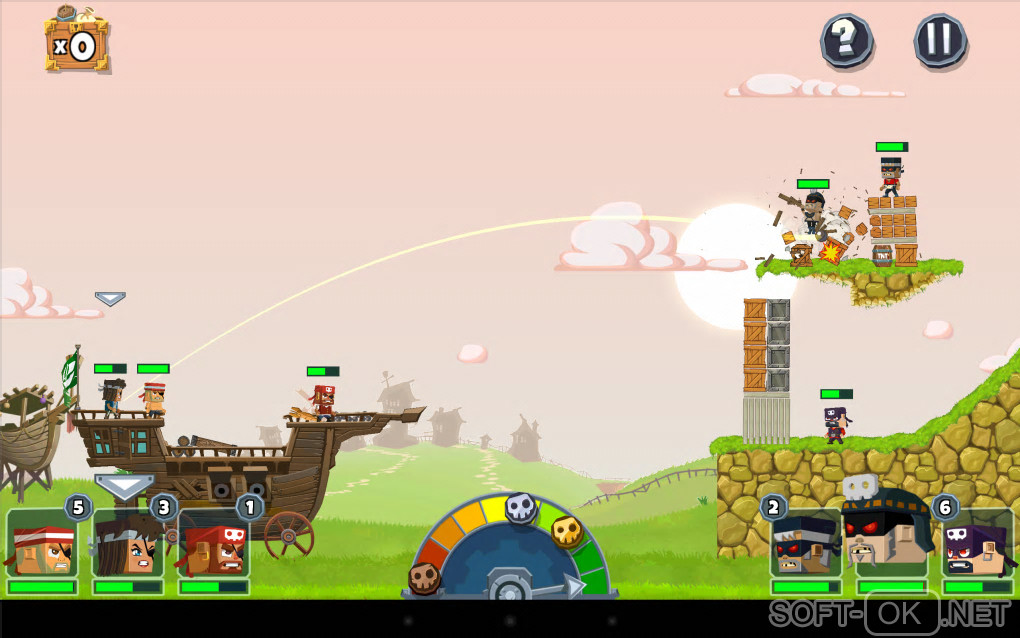Select the eyepatch pirate portrait numbered 5
This screenshot has width=1020, height=638.
42,545
